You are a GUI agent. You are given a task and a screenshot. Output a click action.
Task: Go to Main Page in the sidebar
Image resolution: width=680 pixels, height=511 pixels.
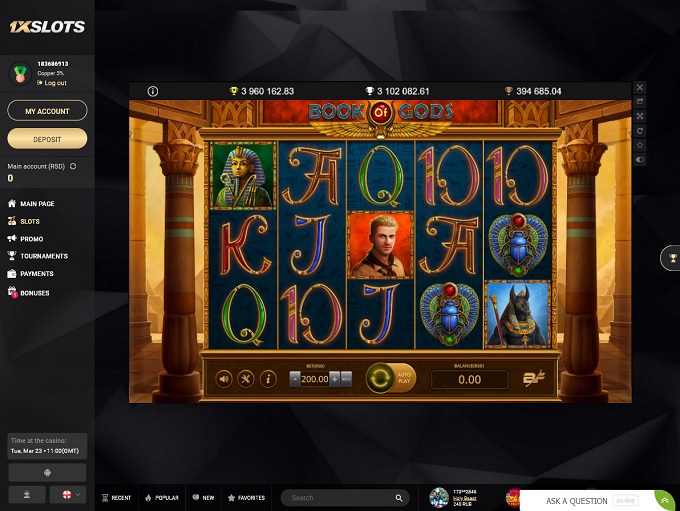point(38,204)
